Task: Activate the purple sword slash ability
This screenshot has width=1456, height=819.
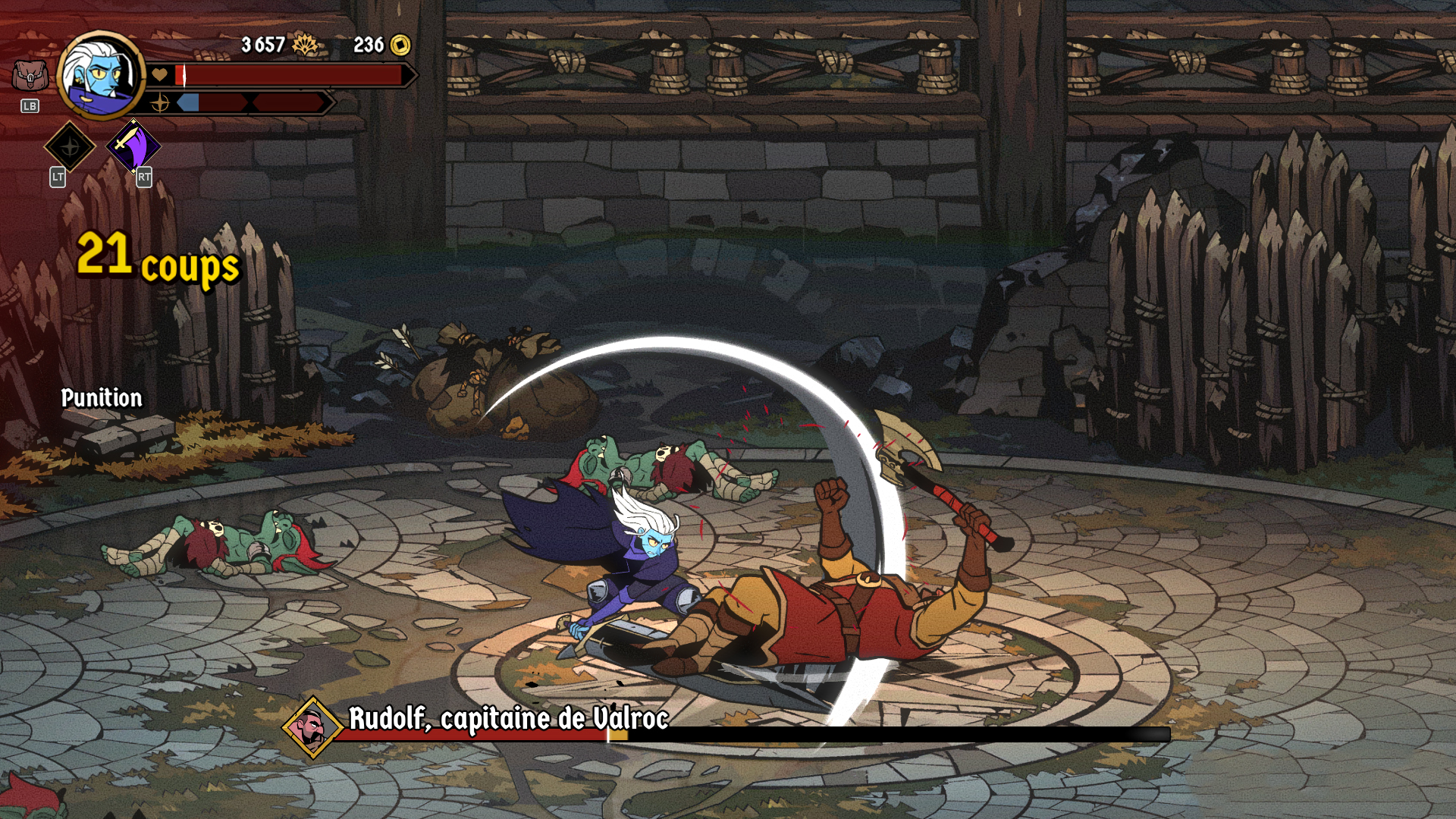Action: click(x=133, y=146)
